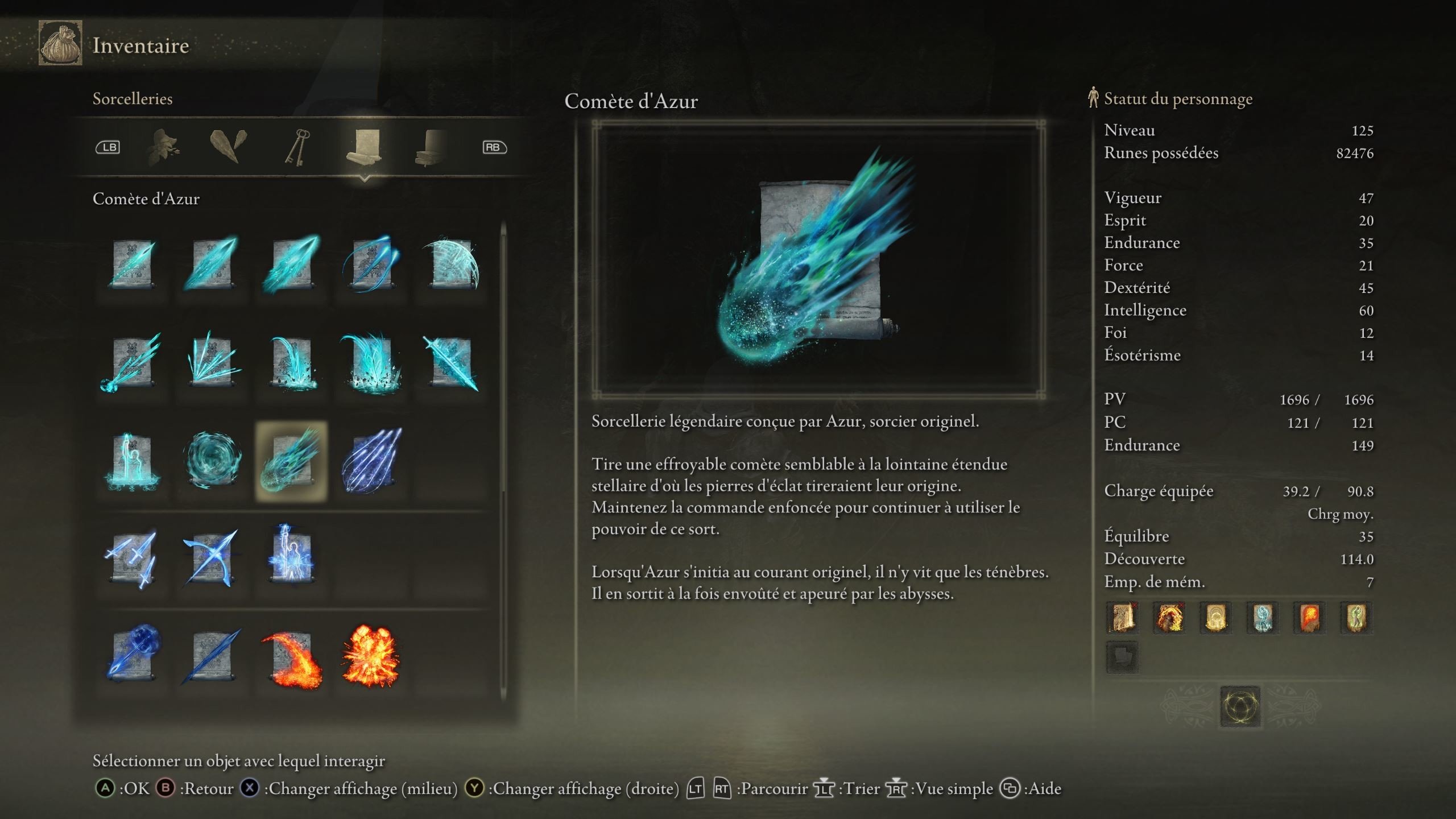1456x819 pixels.
Task: Click the character figure icon beside Statut du personnage
Action: click(1093, 98)
